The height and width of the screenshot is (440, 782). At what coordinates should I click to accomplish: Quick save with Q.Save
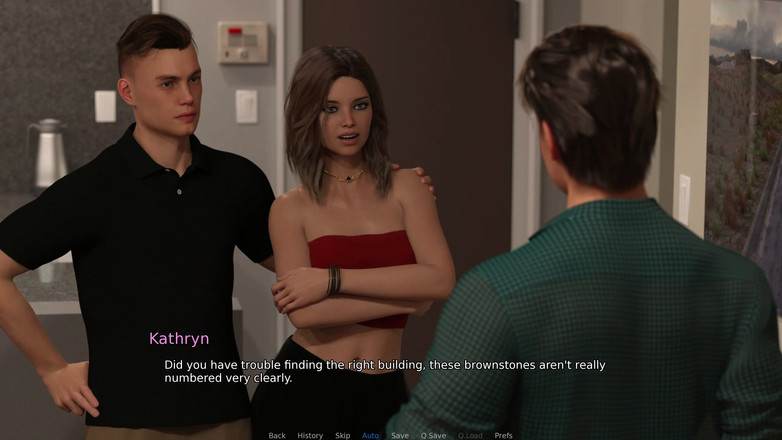[433, 435]
